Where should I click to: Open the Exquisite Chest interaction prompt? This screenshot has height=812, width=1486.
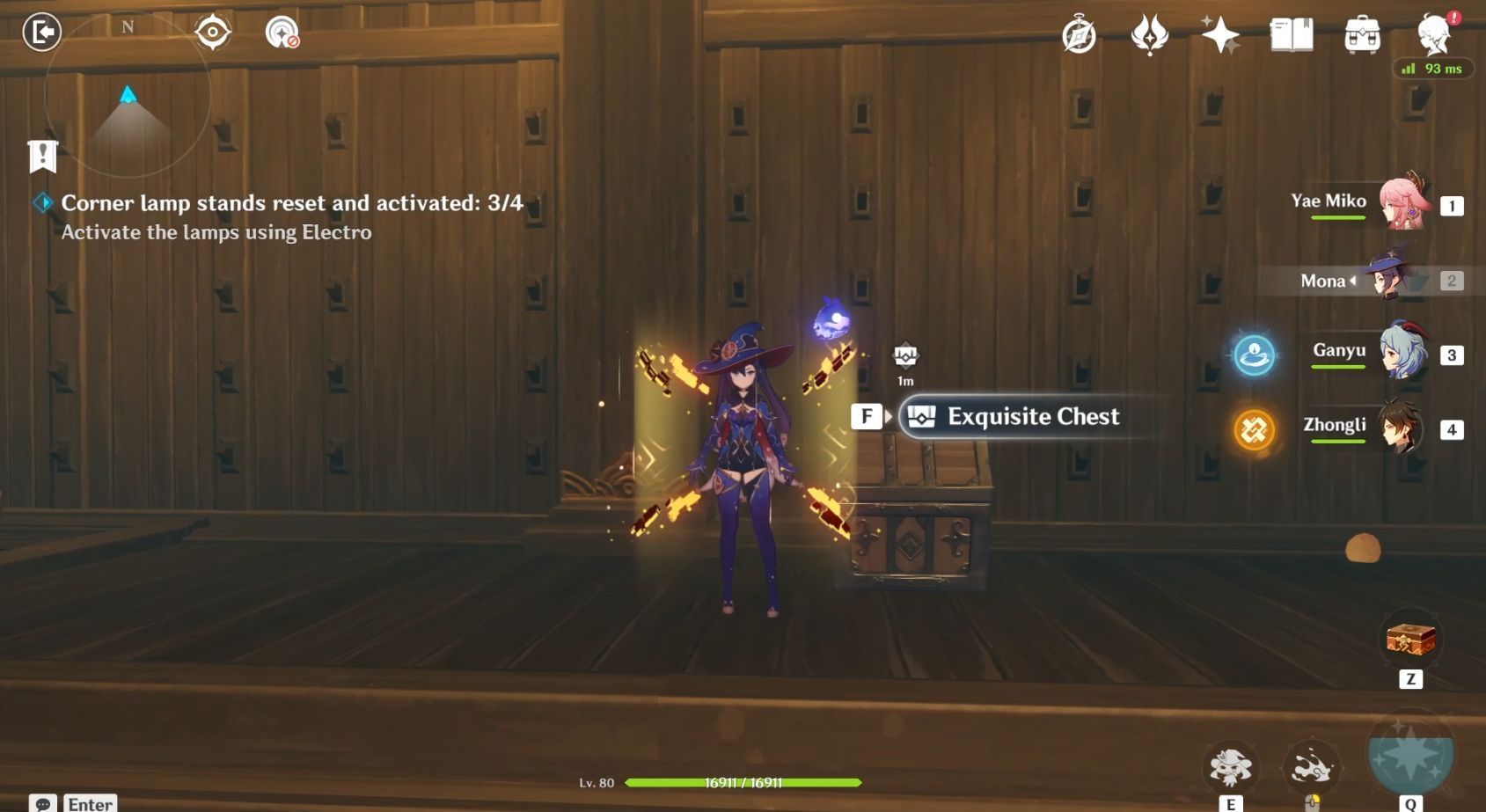pos(1014,417)
